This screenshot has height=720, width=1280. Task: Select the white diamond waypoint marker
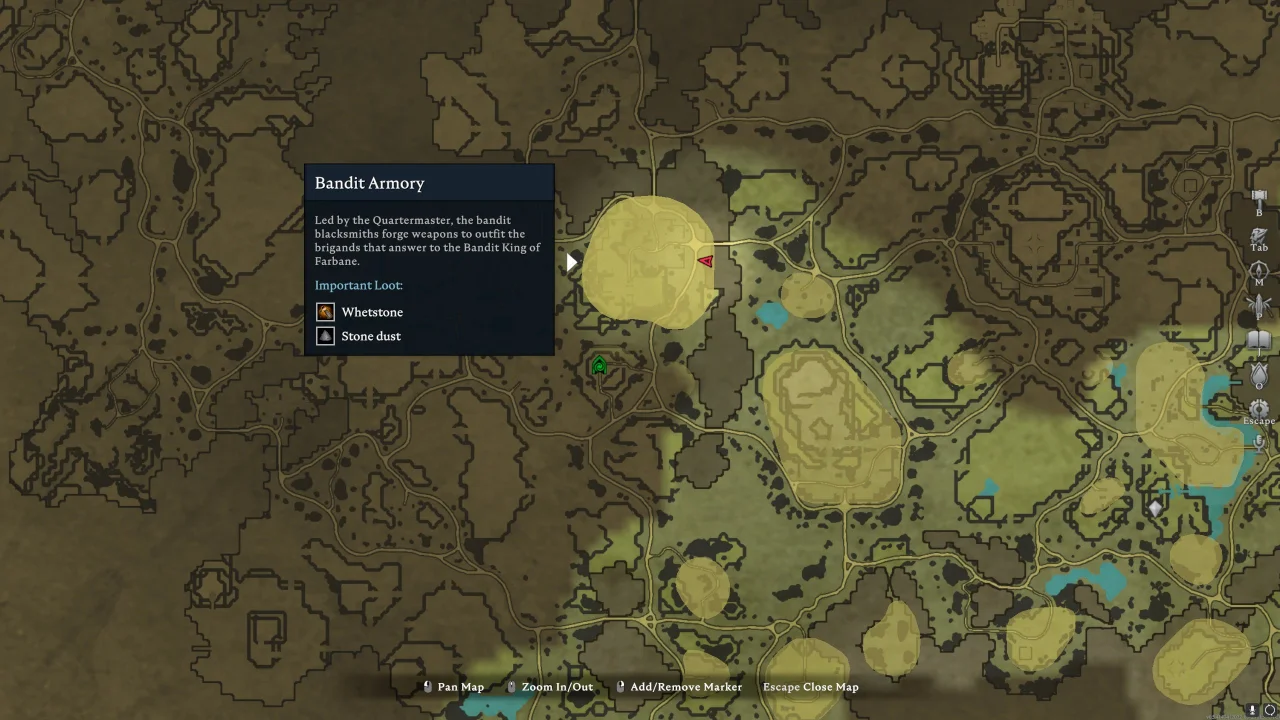pyautogui.click(x=1155, y=509)
